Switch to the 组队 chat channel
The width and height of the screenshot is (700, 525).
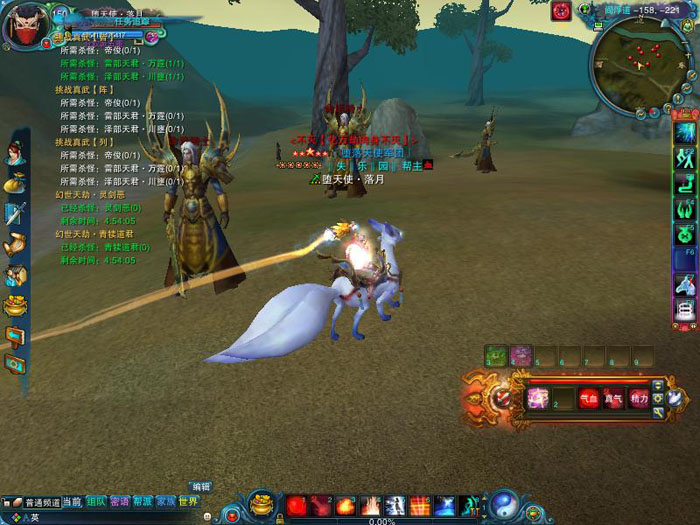pyautogui.click(x=96, y=501)
